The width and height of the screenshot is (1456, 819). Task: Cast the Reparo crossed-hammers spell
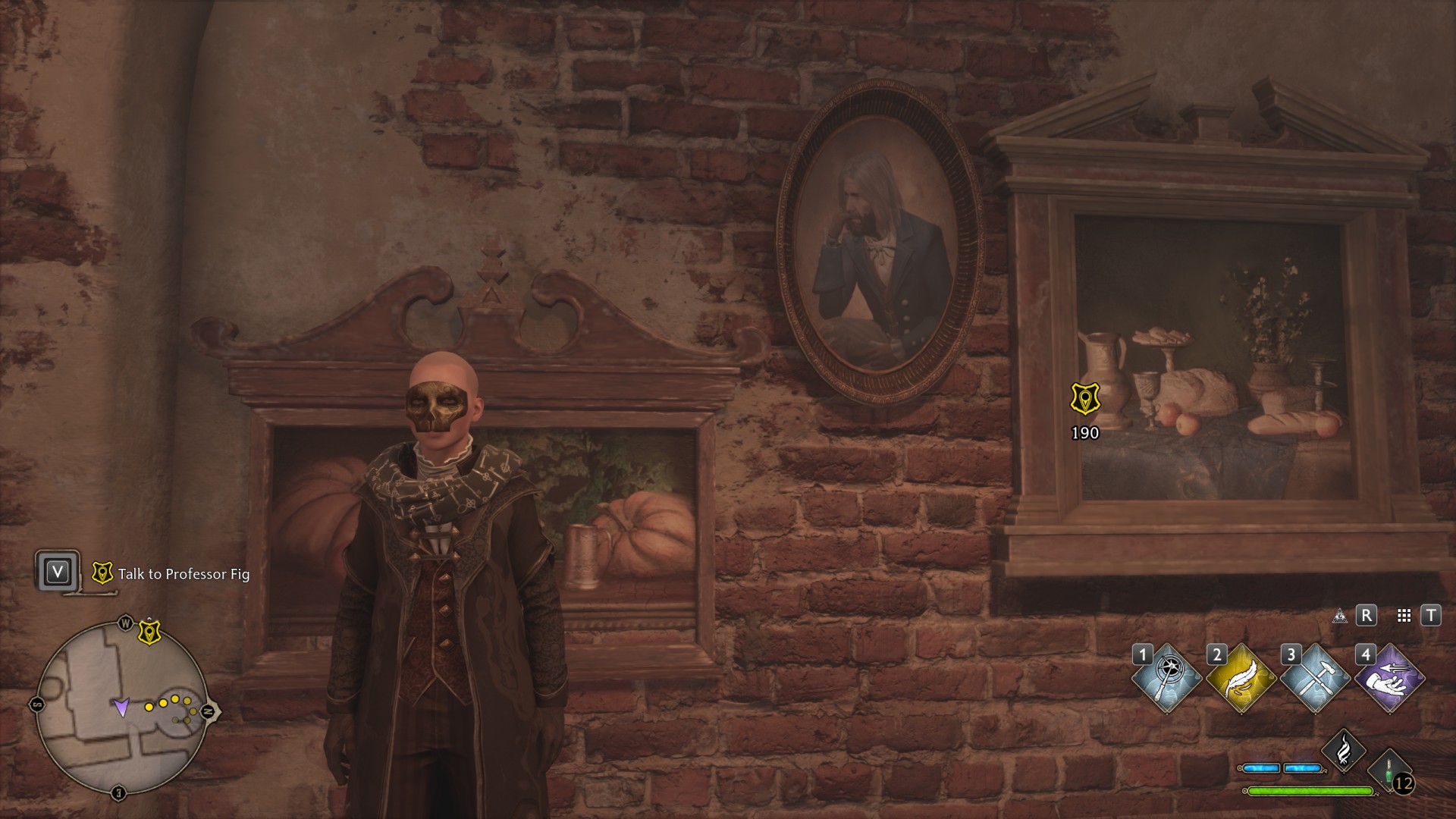pos(1315,679)
